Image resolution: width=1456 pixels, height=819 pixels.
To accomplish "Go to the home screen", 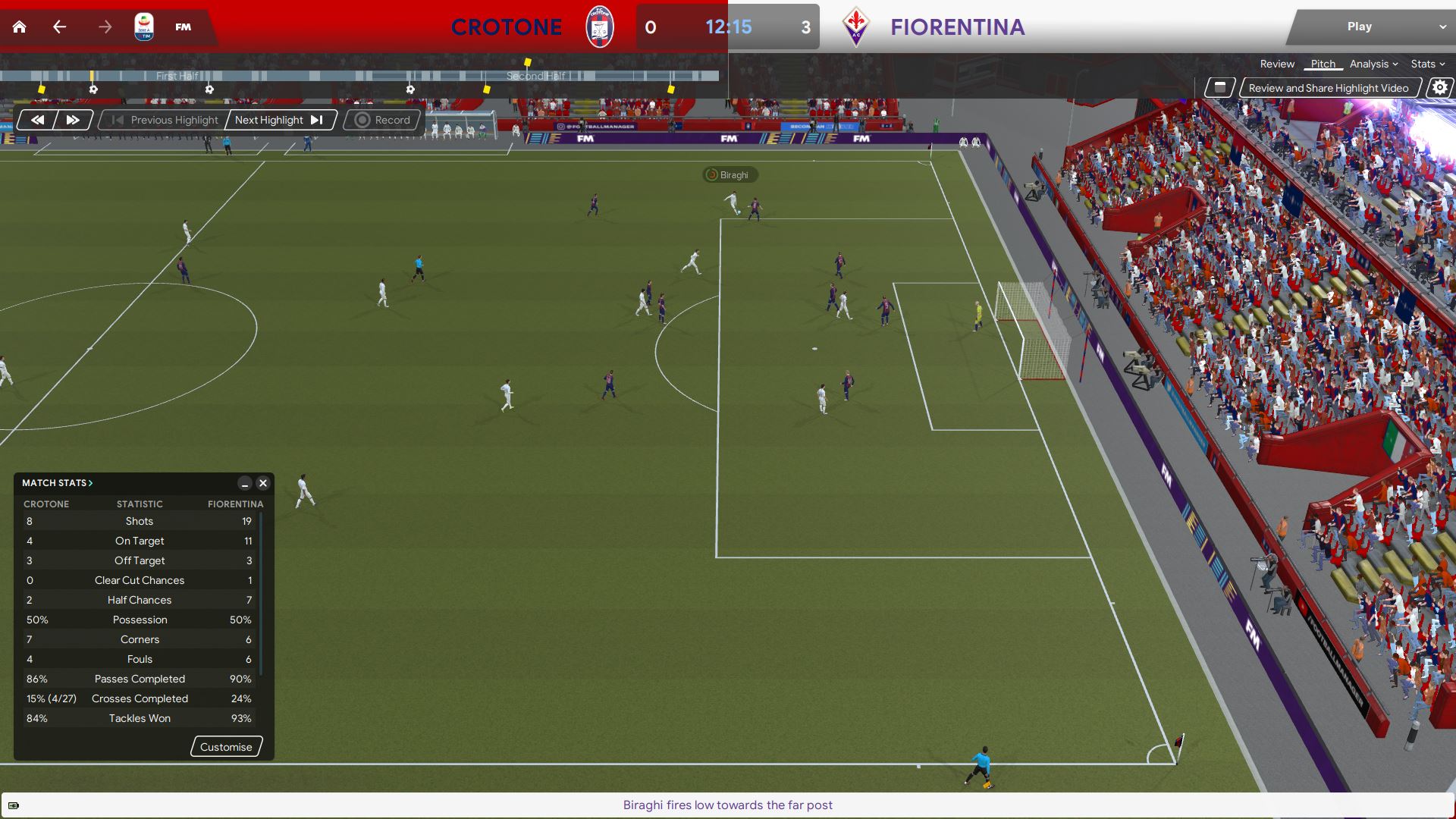I will point(20,27).
